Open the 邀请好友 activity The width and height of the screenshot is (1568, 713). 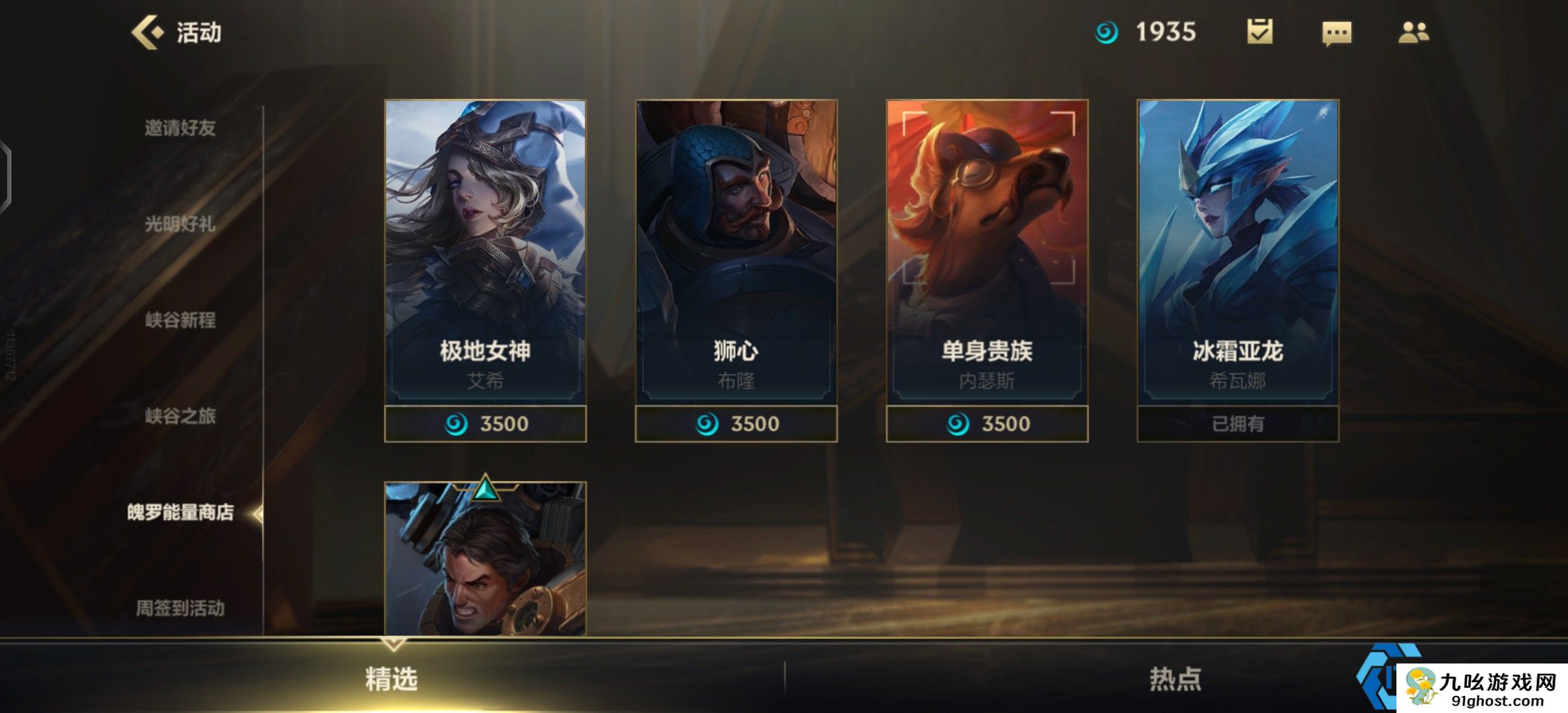coord(180,128)
